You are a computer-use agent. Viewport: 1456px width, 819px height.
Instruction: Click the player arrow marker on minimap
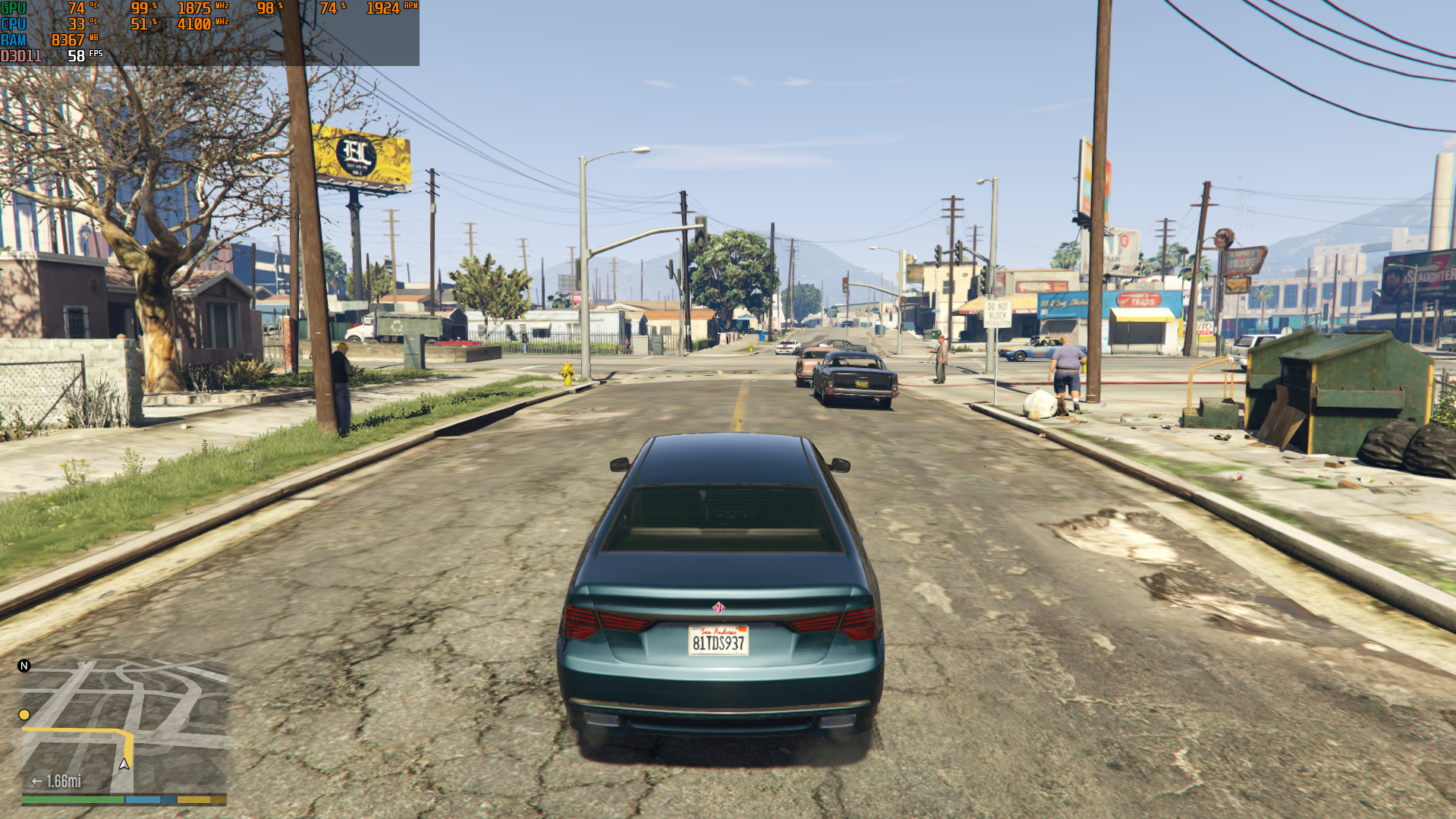[x=124, y=764]
